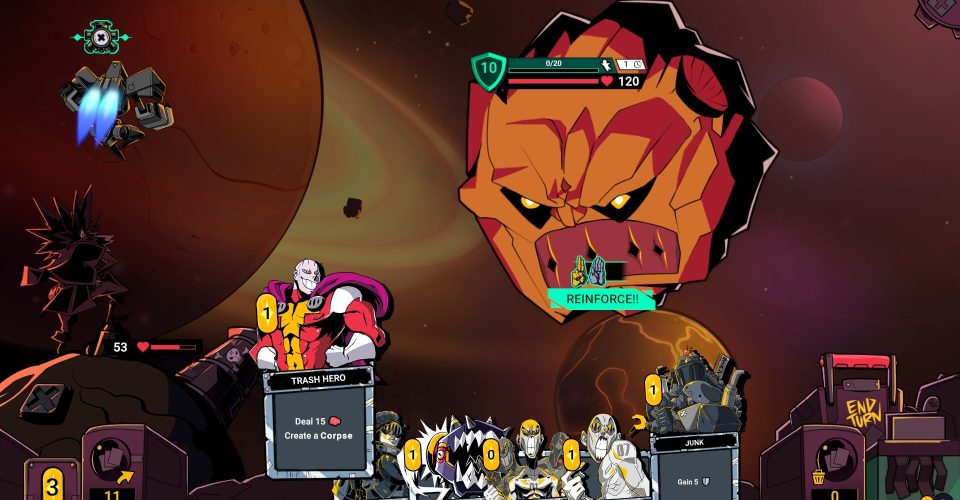End the current turn
960x500 pixels.
coord(860,409)
